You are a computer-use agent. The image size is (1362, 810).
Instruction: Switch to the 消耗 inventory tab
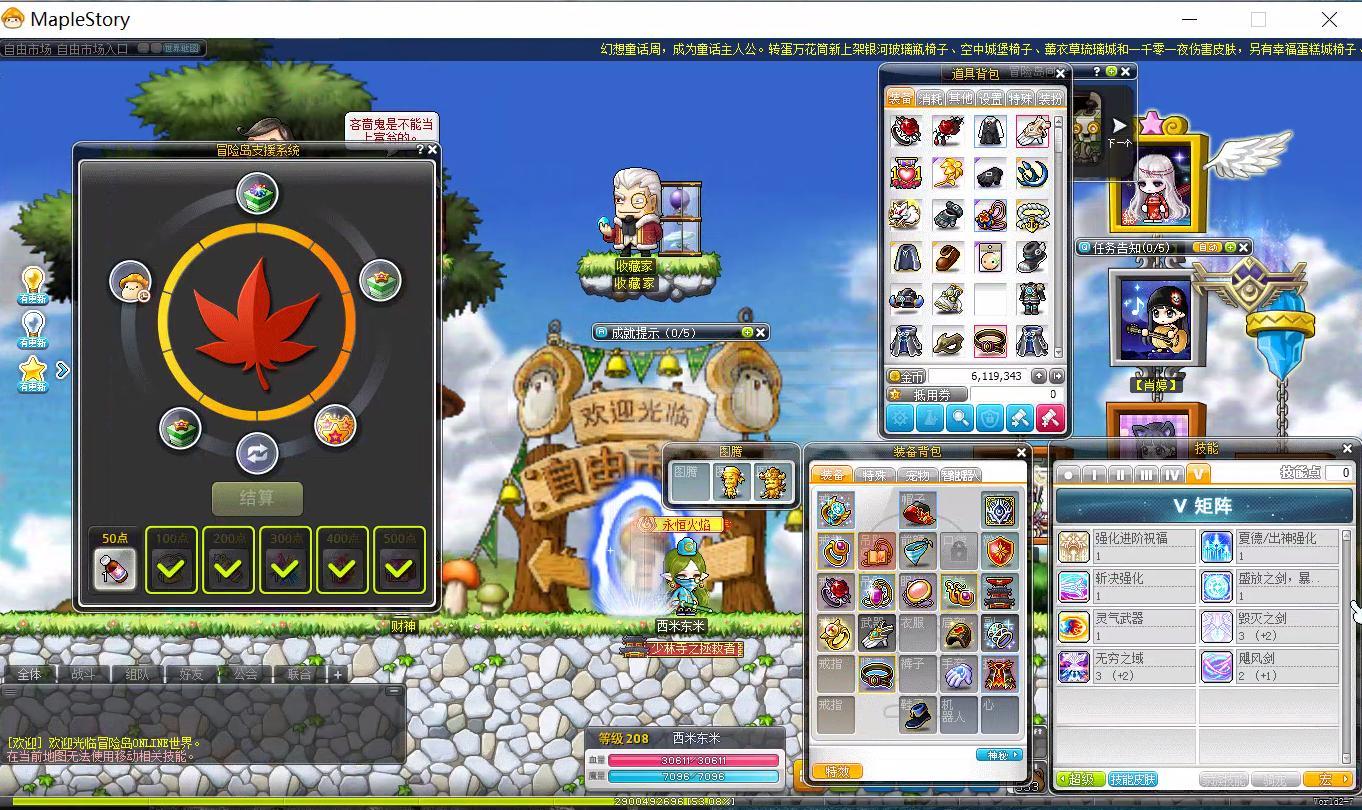931,99
